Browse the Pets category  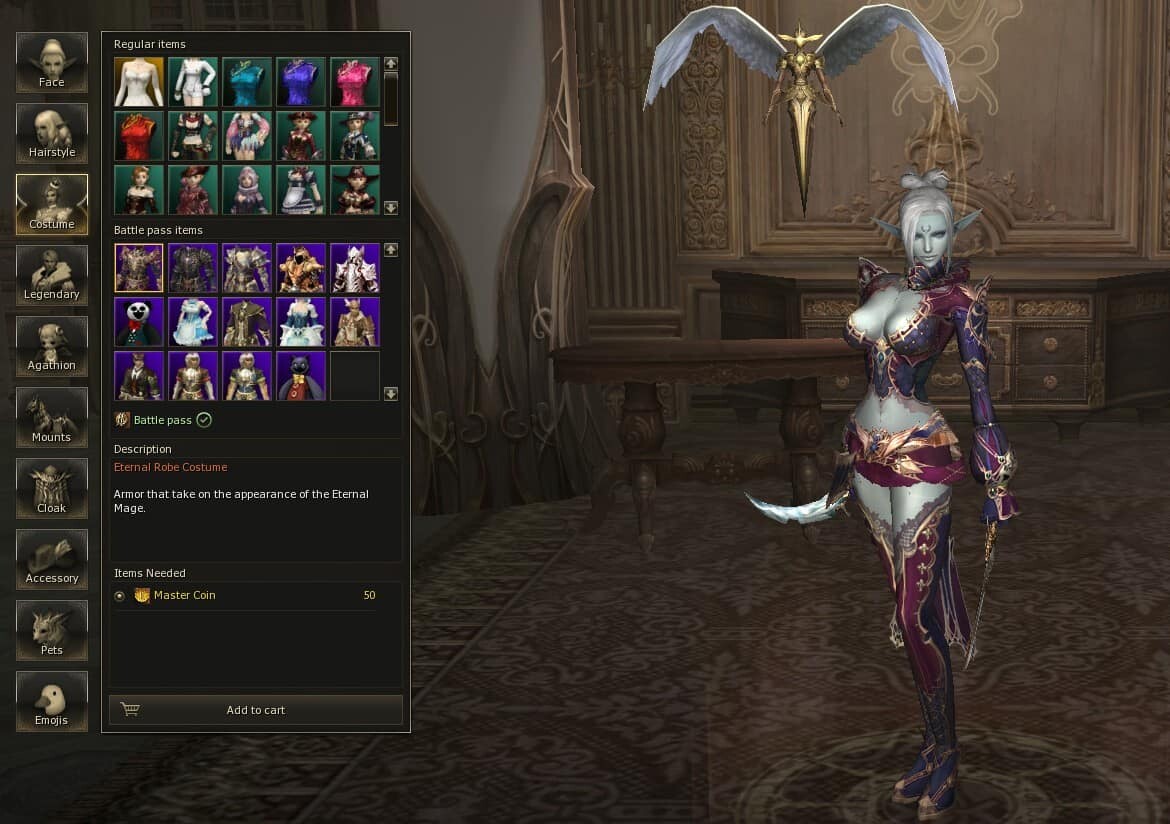click(x=52, y=630)
